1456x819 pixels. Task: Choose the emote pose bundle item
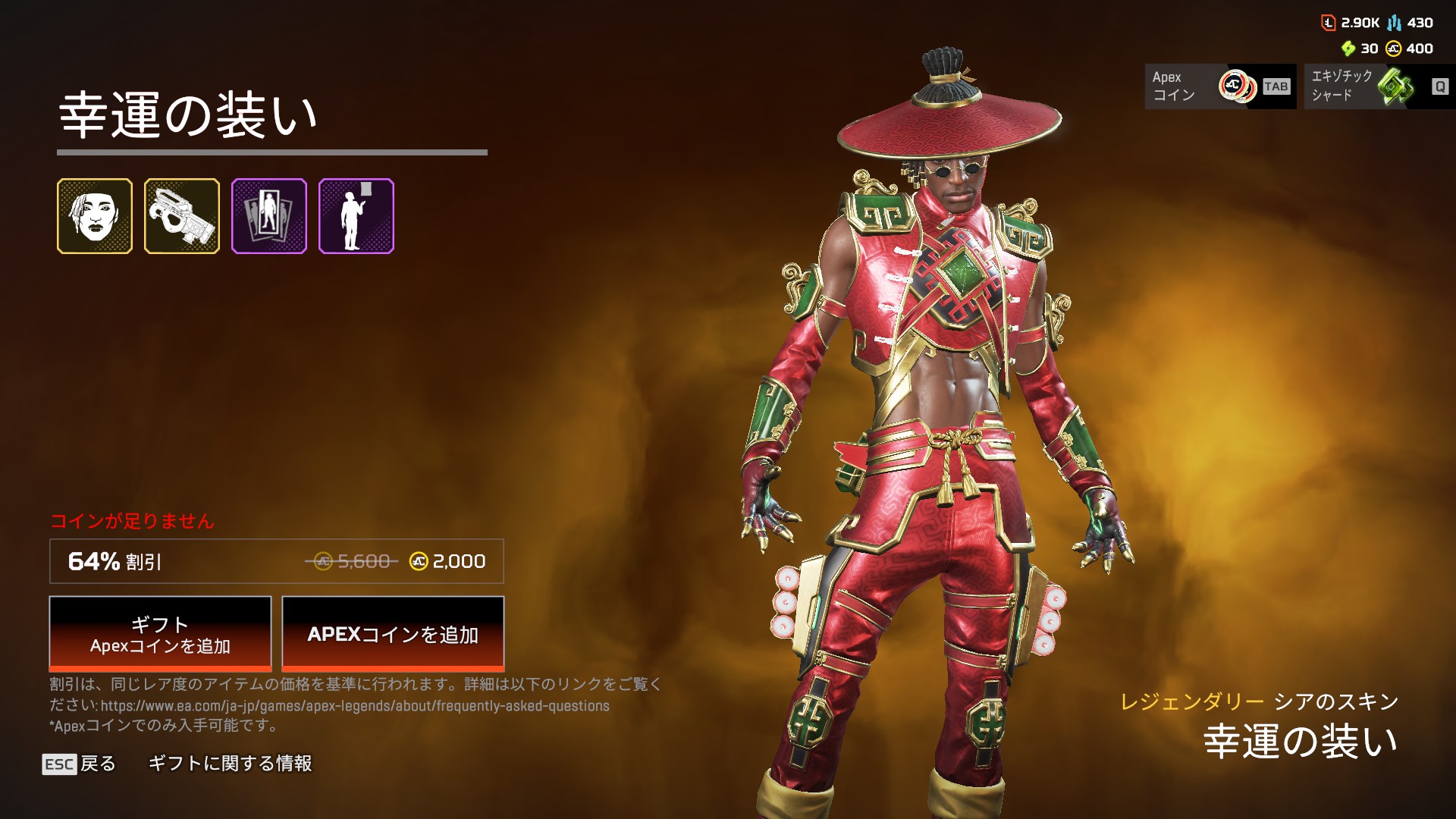pos(356,216)
